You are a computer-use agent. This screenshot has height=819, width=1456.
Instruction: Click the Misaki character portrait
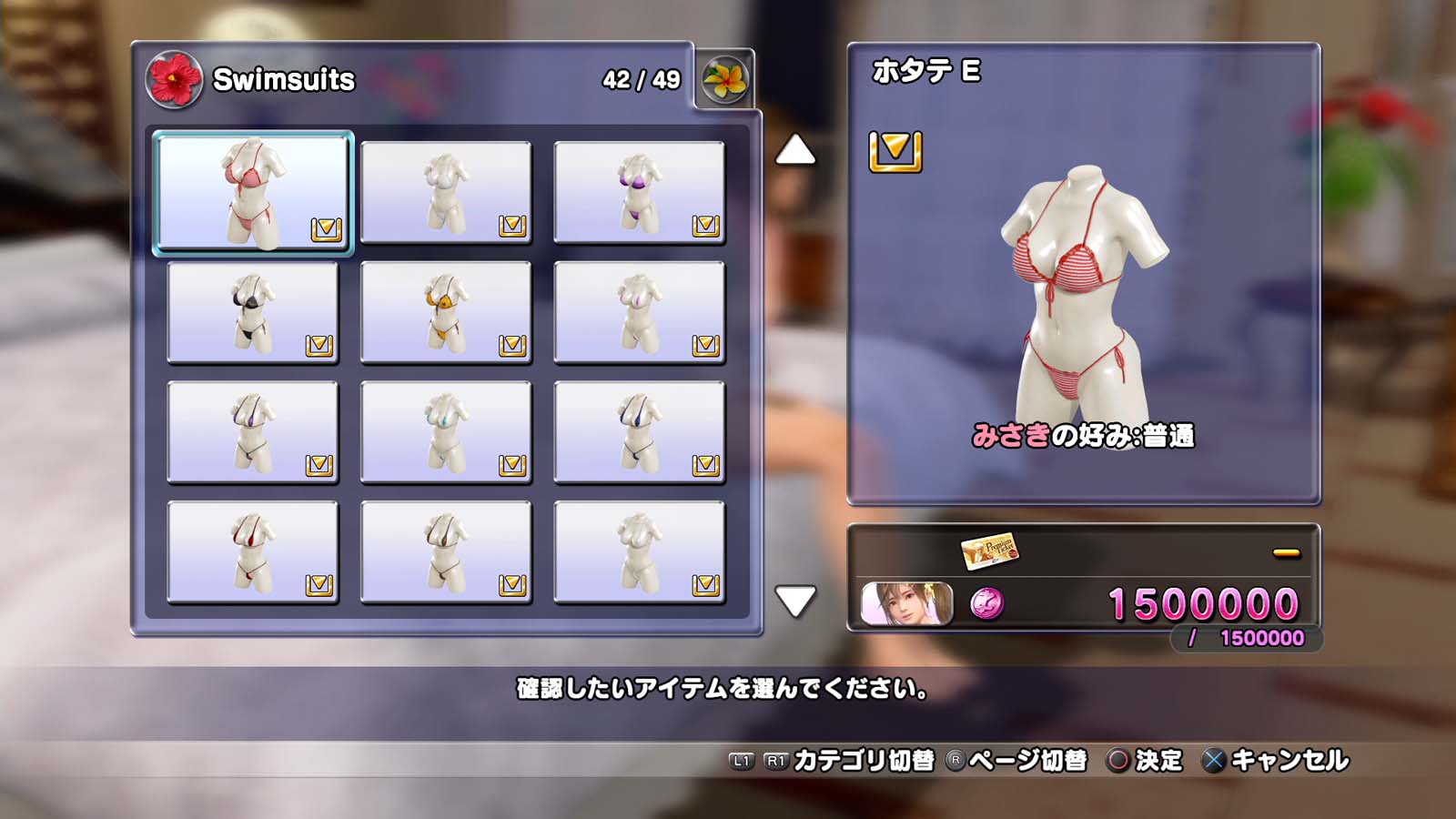pos(906,603)
